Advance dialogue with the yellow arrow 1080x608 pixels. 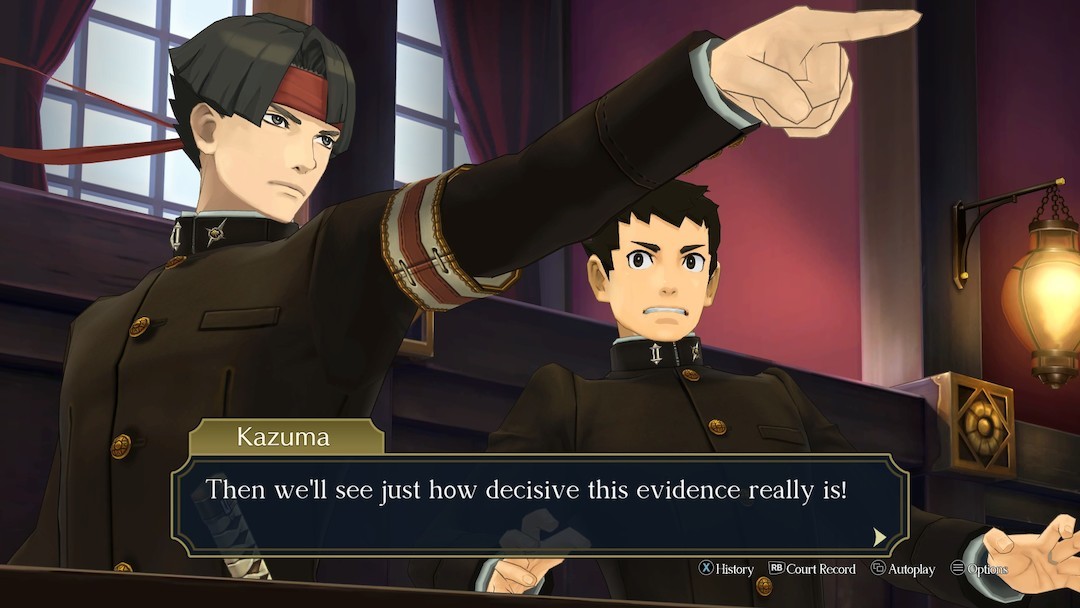(879, 537)
